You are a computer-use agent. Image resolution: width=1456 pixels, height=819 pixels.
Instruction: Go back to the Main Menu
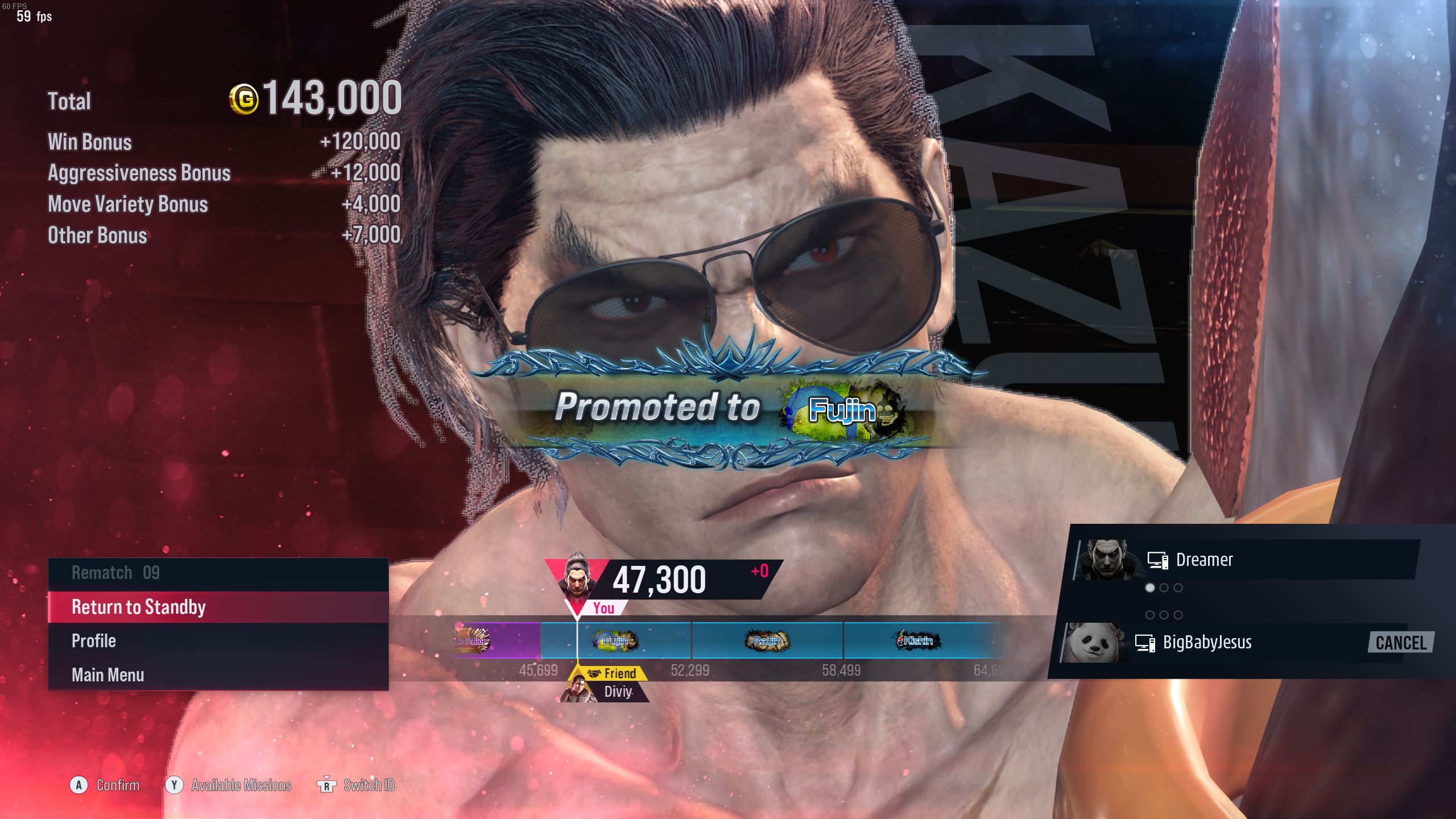click(x=218, y=675)
